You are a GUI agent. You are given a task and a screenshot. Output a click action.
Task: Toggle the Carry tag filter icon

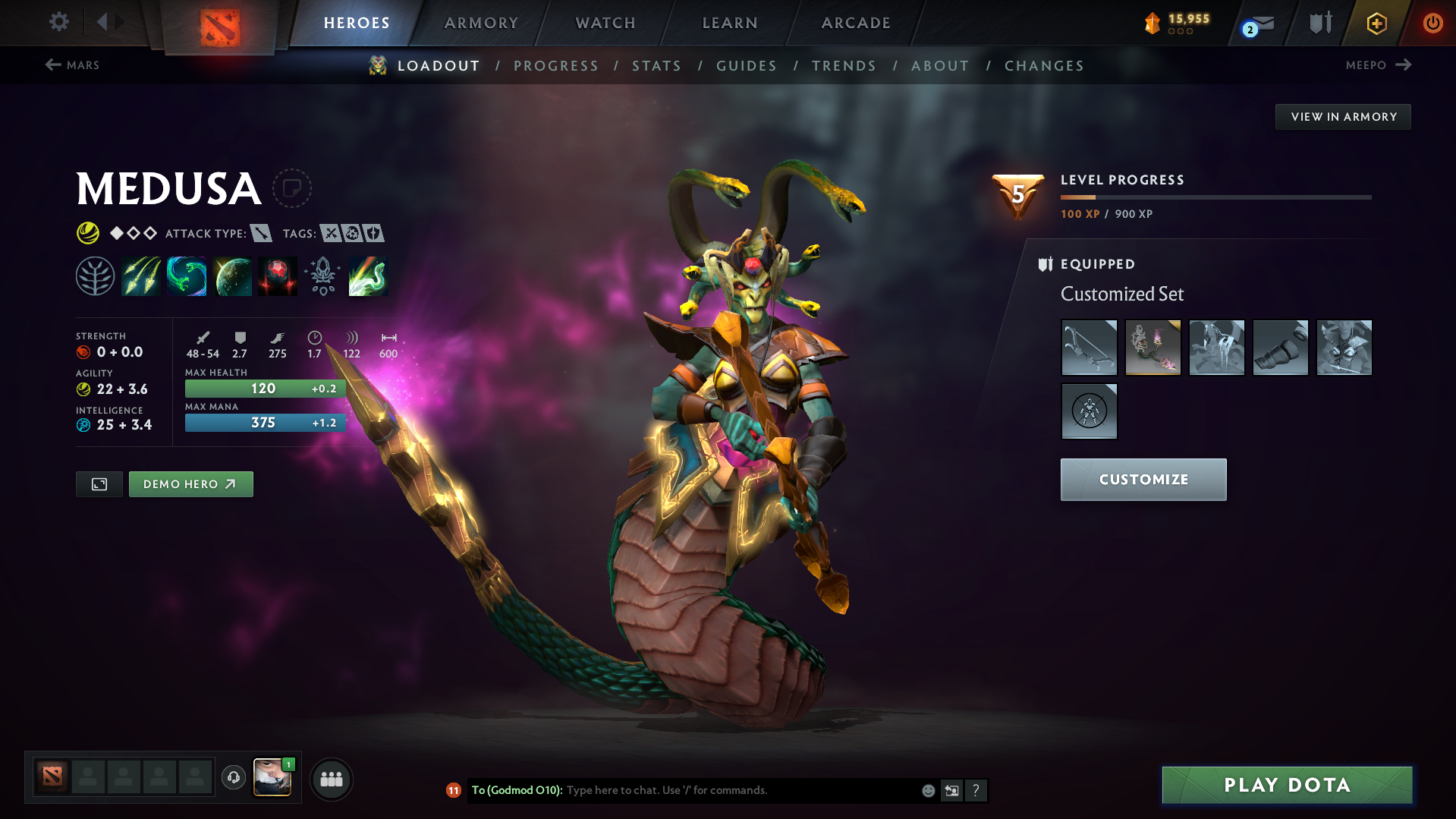click(x=331, y=234)
